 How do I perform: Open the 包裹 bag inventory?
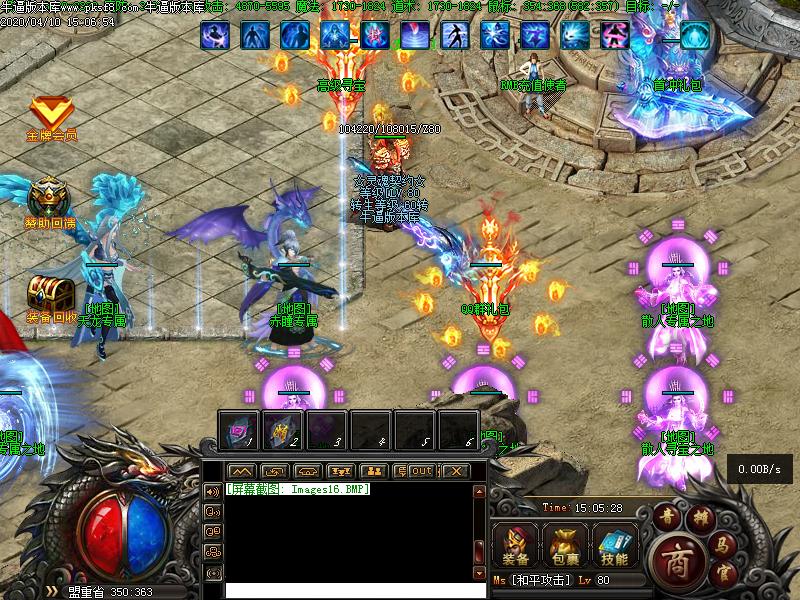pyautogui.click(x=565, y=544)
